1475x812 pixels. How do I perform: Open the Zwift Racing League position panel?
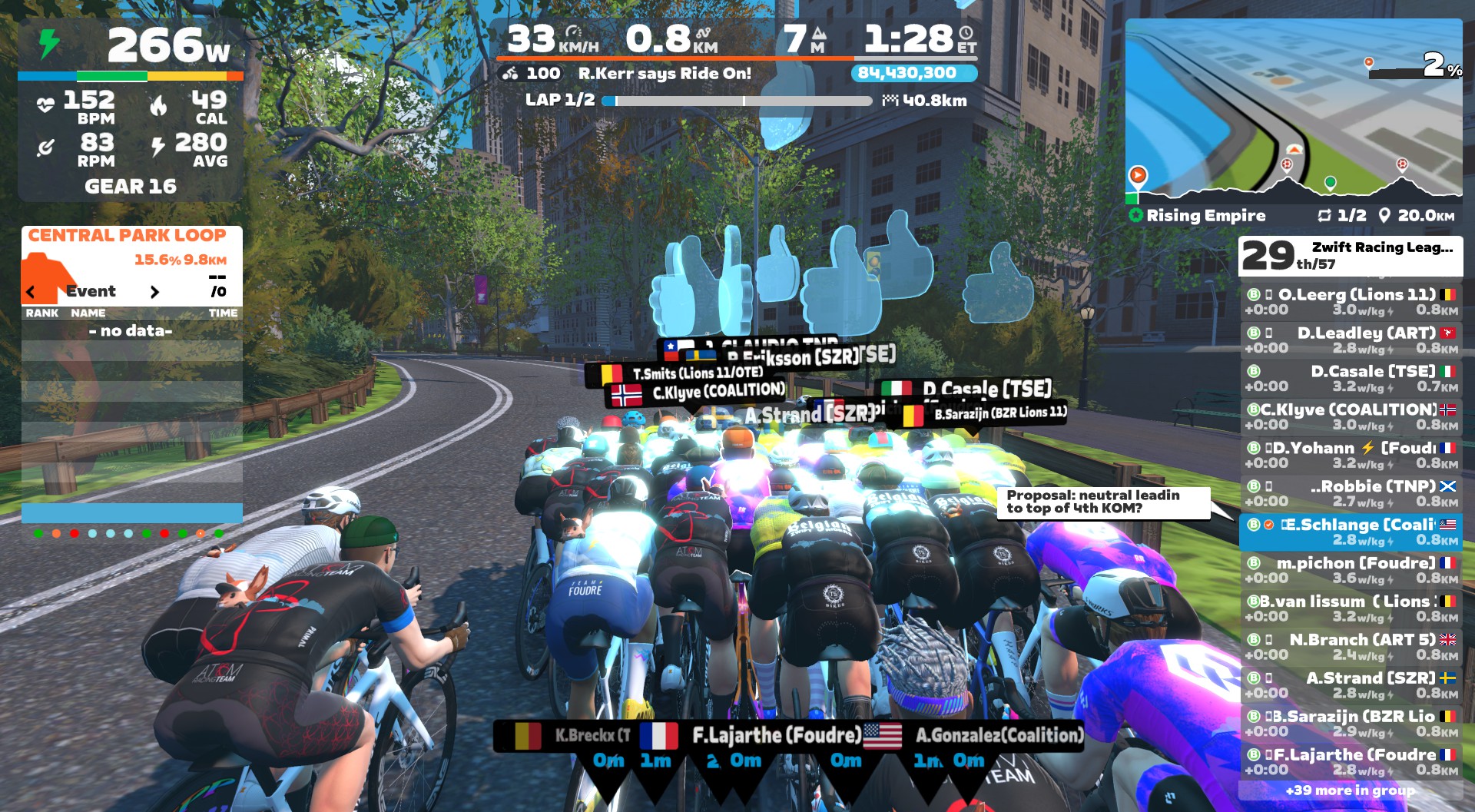coord(1351,256)
